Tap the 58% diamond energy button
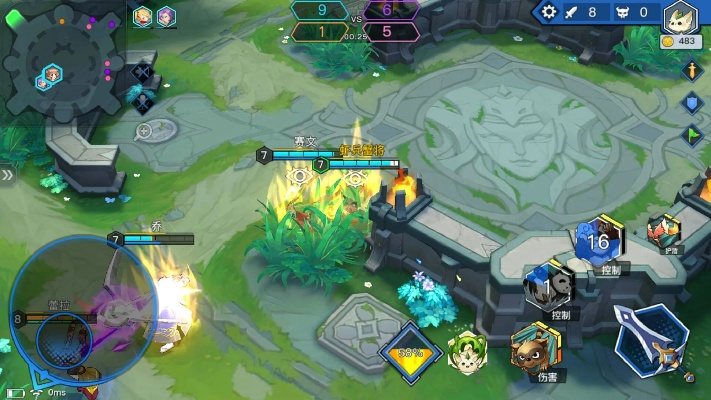Viewport: 711px width, 400px height. pyautogui.click(x=410, y=353)
